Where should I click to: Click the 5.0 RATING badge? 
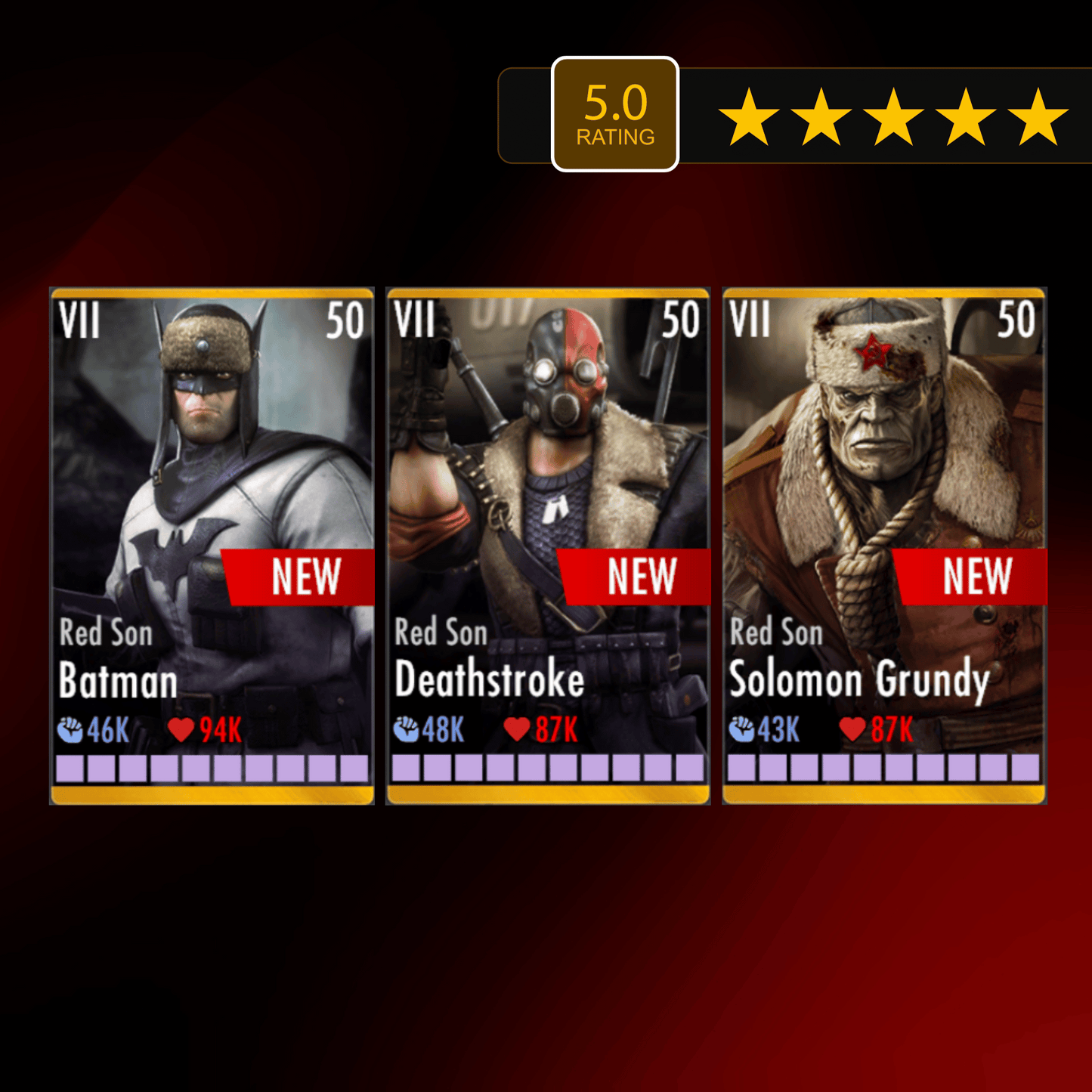click(x=616, y=112)
